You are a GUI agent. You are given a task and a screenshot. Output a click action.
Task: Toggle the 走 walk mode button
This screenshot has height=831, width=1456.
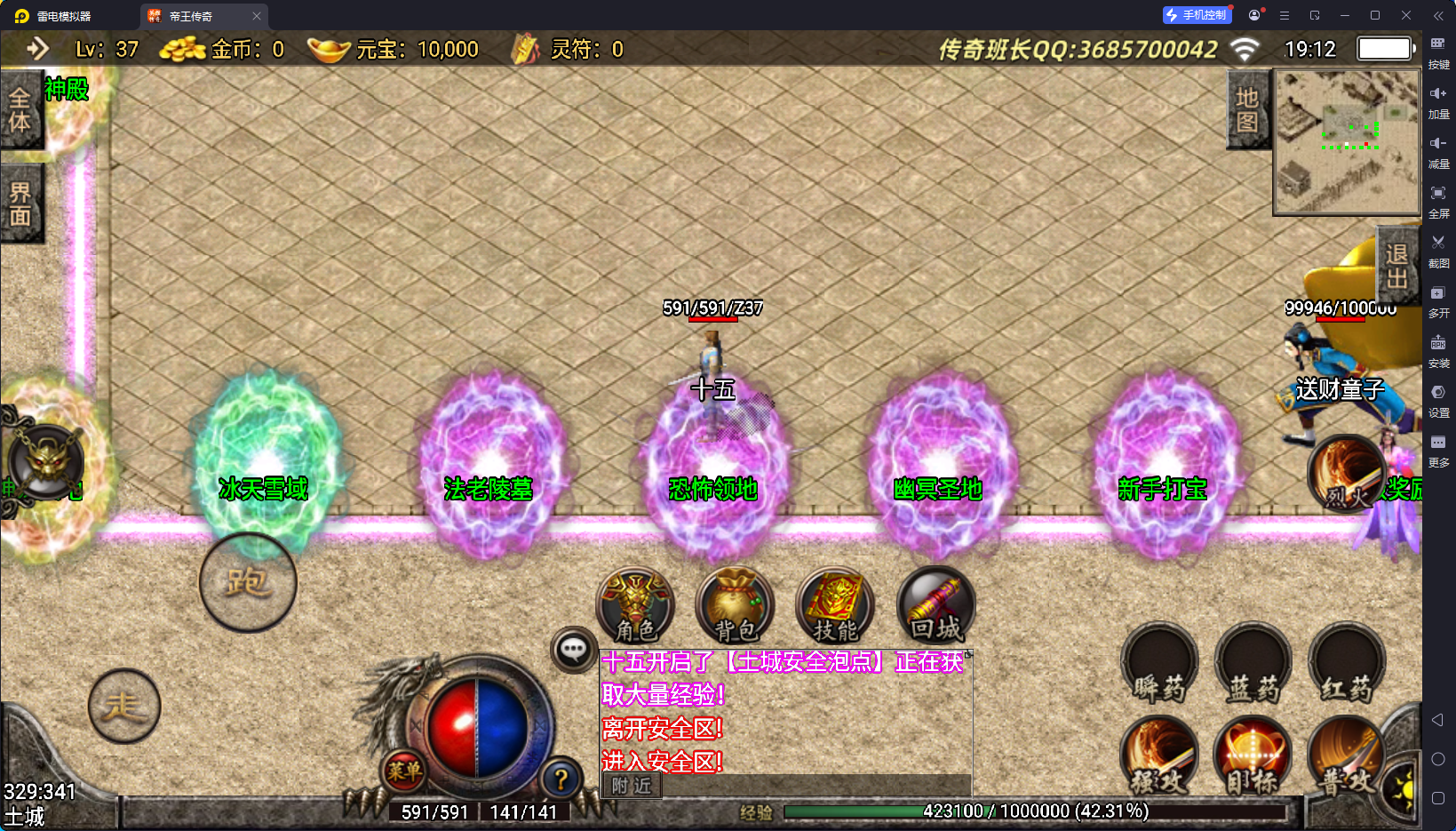(124, 706)
